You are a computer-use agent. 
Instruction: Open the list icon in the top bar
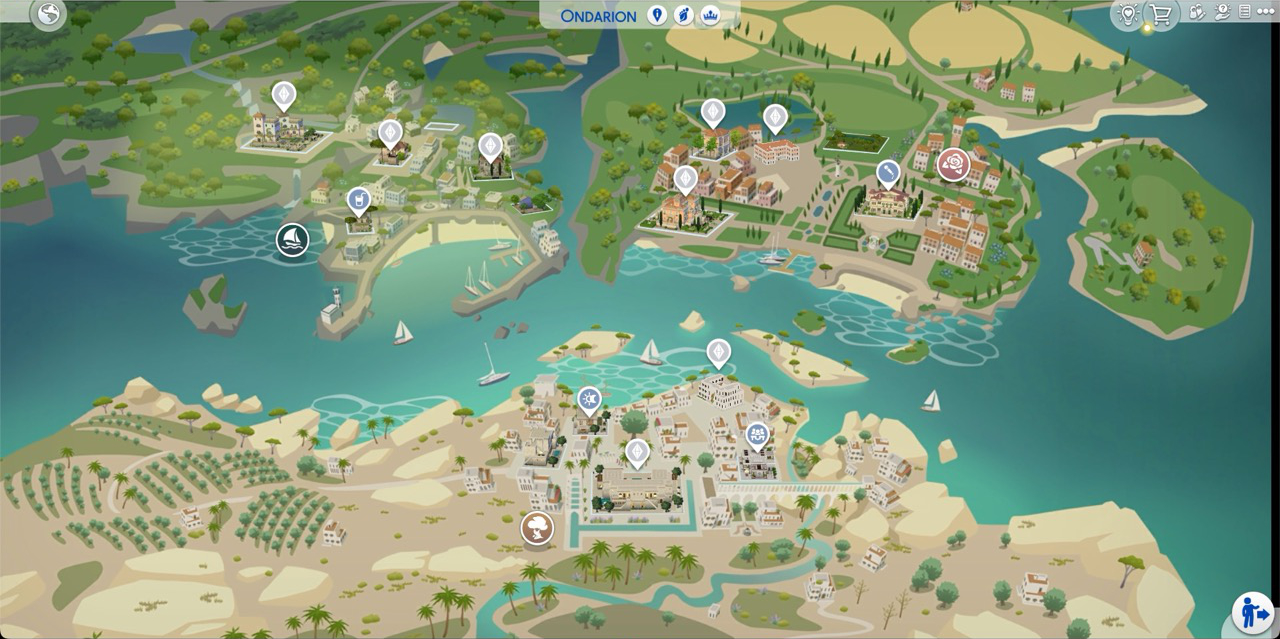(x=1244, y=12)
